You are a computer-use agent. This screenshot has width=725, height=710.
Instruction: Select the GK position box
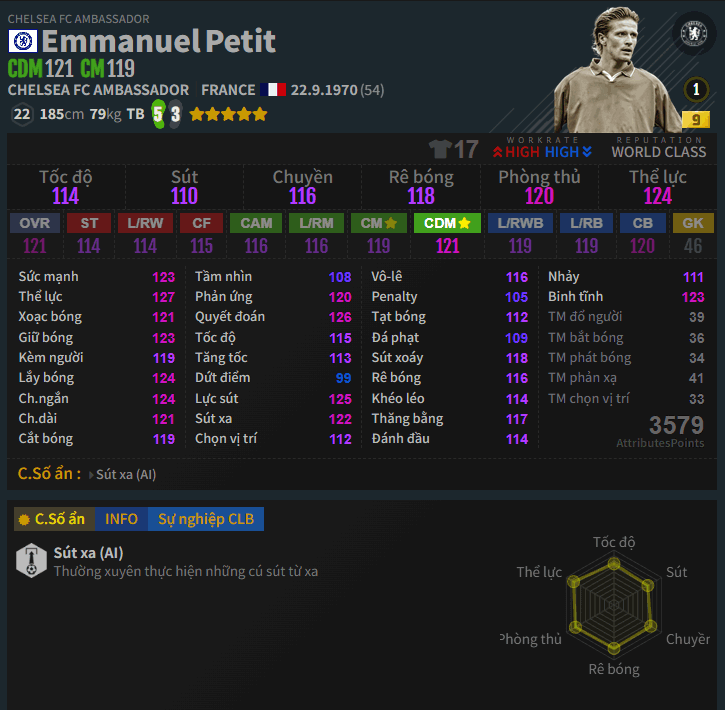[692, 223]
